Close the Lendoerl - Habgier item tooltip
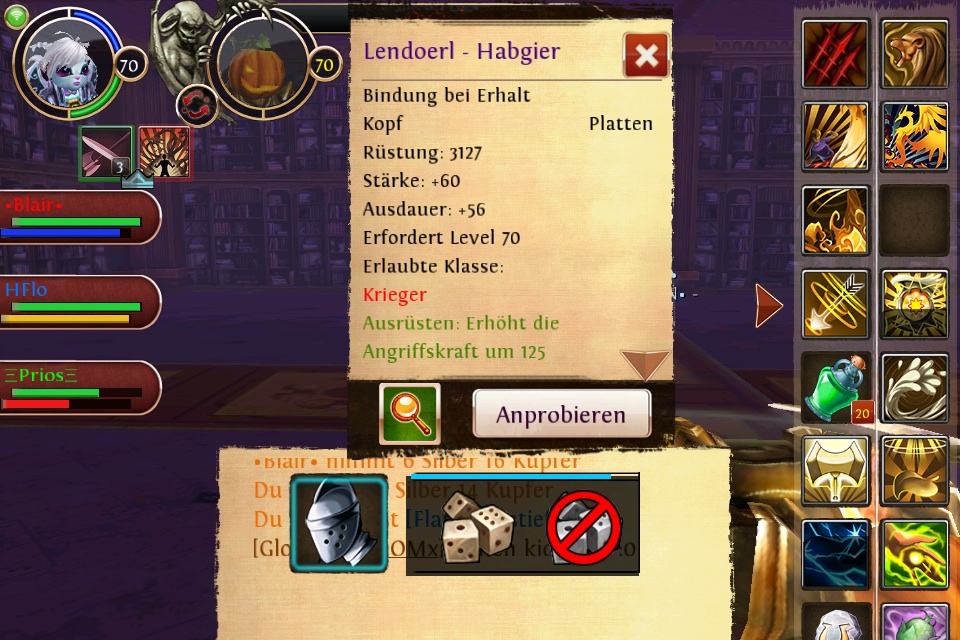Screen dimensions: 960x640 coord(646,56)
